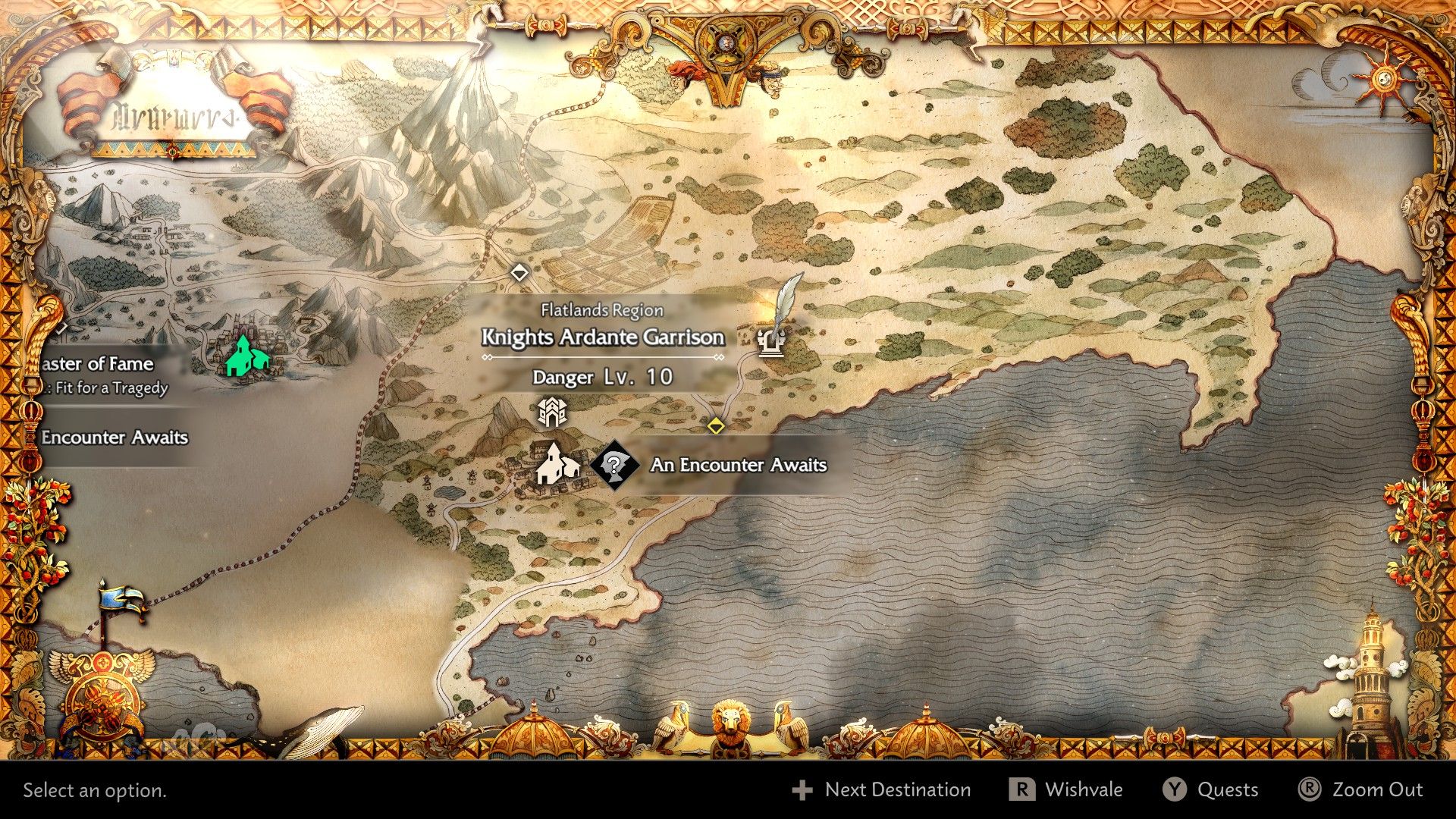Select the yellow diamond waypoint marker
Screen dimensions: 1456x819
[716, 425]
